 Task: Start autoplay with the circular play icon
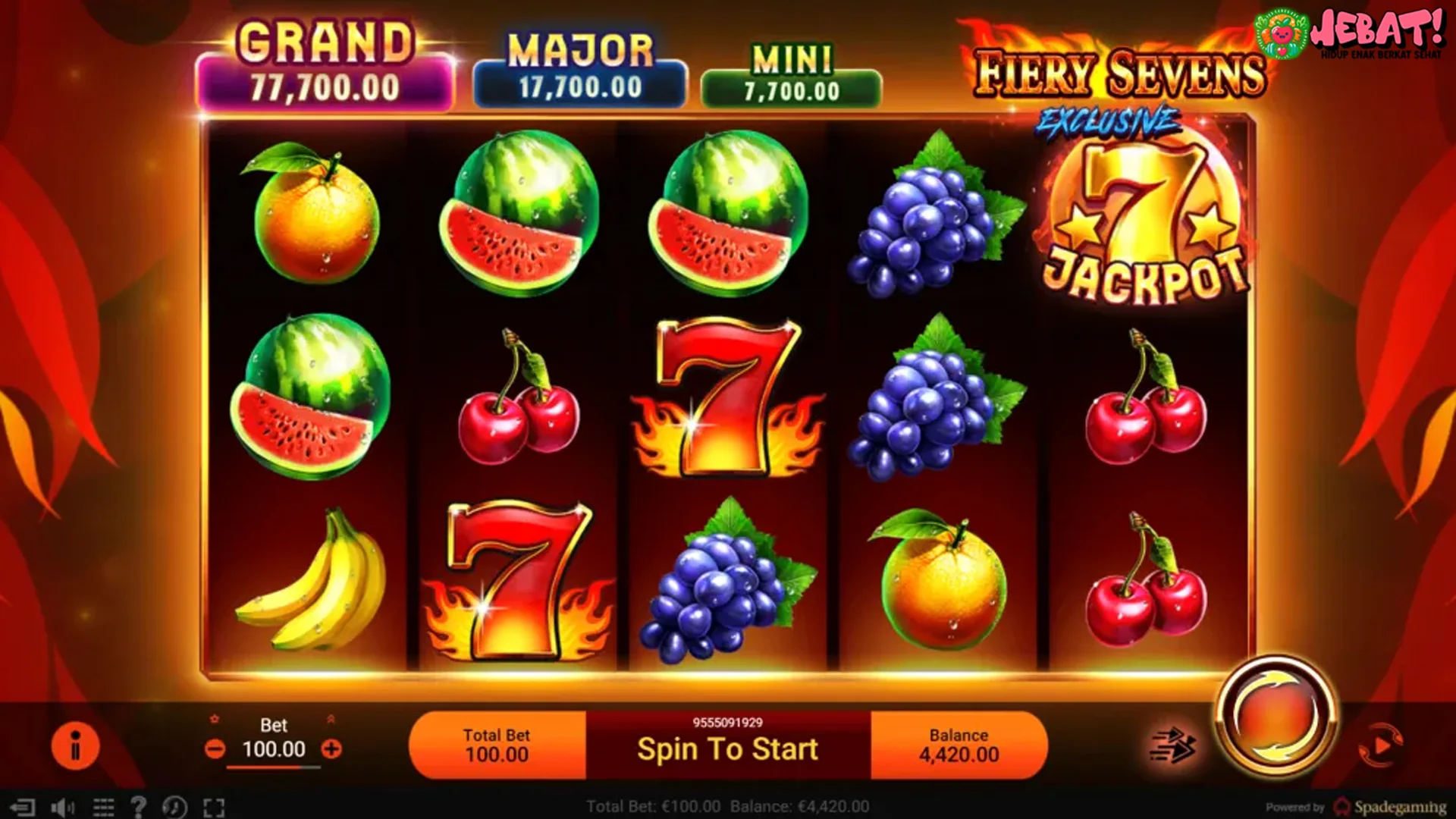pos(1380,744)
